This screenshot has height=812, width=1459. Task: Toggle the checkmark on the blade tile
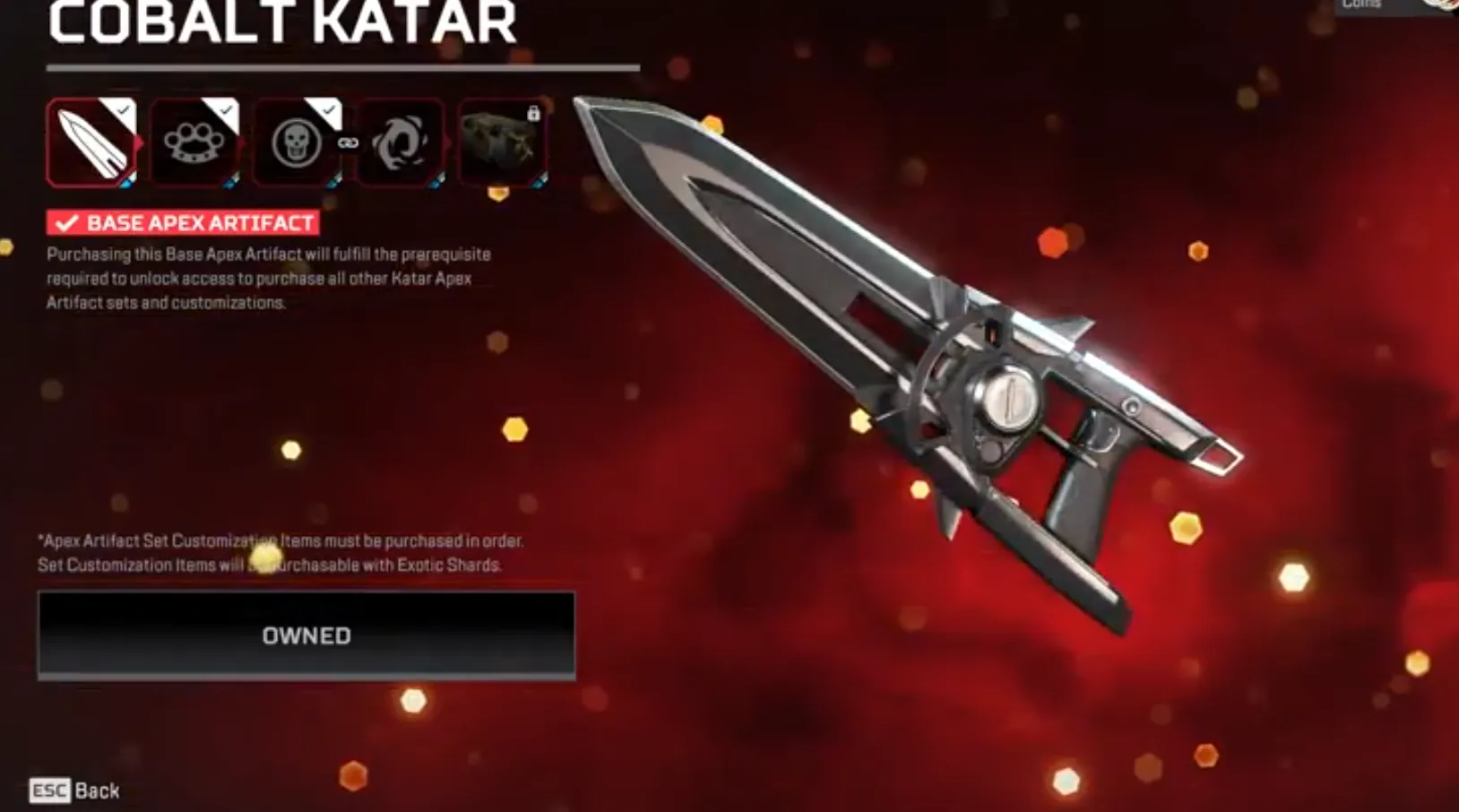122,110
